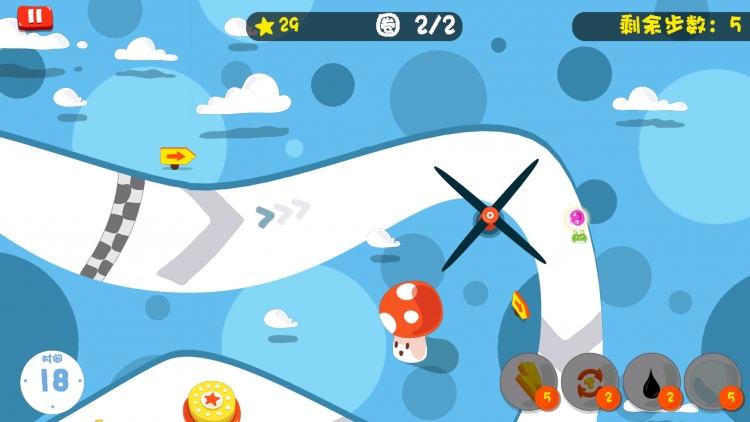Deploy the black oil drop item
Viewport: 750px width, 422px height.
(x=651, y=381)
